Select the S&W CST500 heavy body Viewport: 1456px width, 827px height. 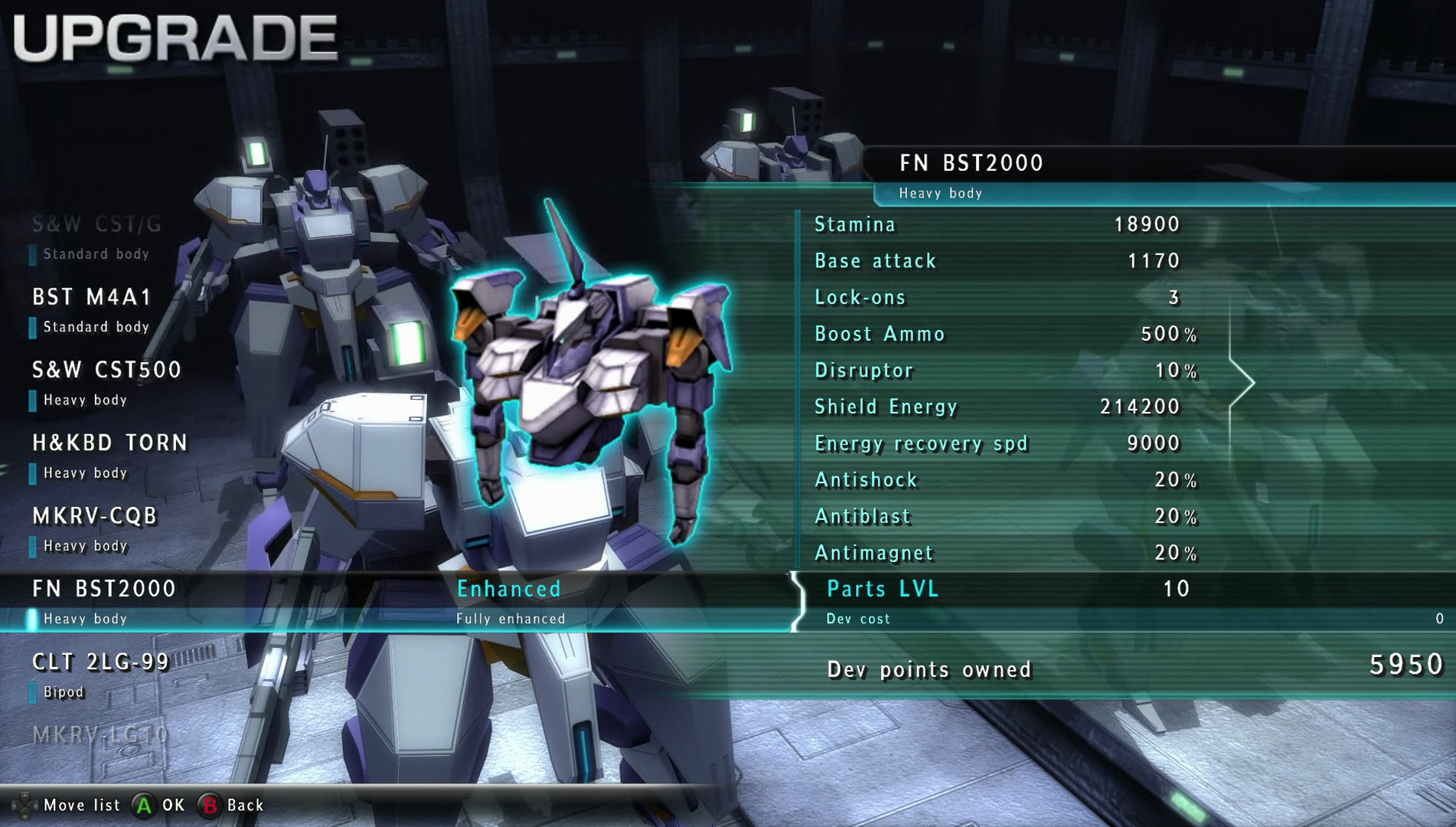click(x=107, y=369)
